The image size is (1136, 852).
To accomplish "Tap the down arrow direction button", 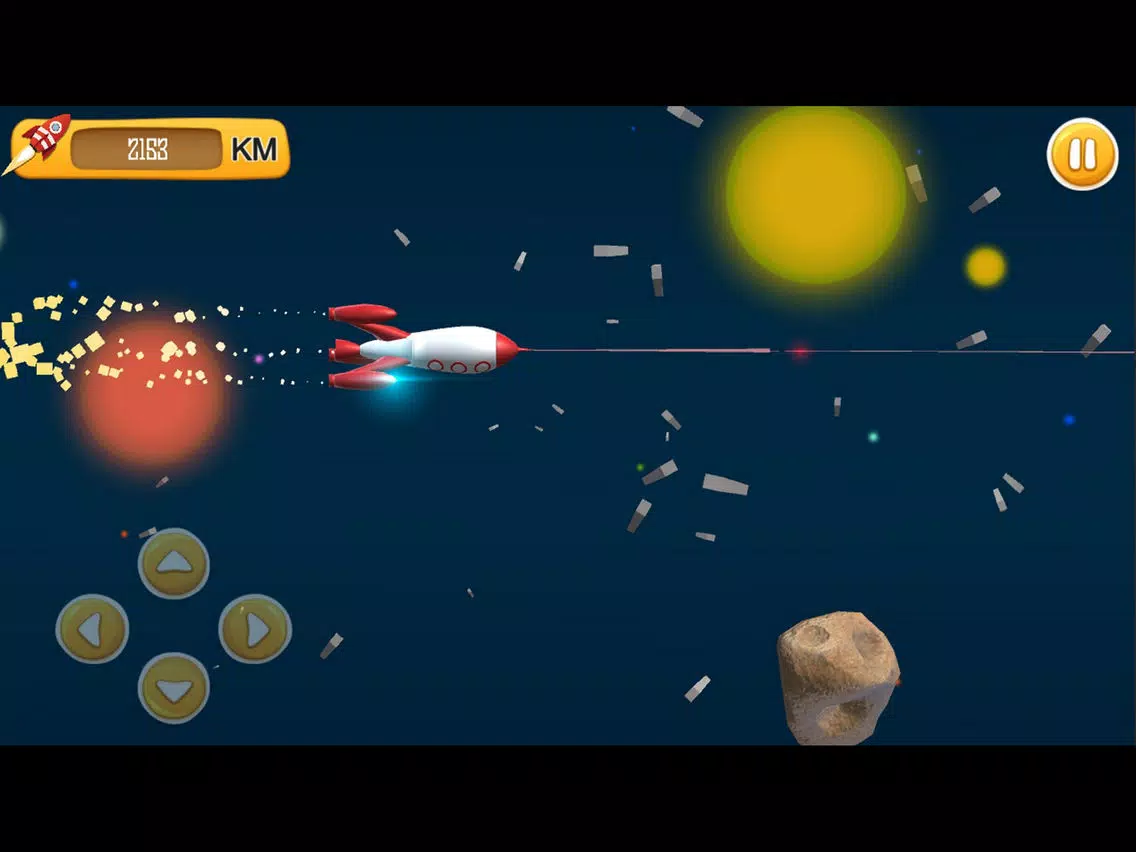I will 174,688.
